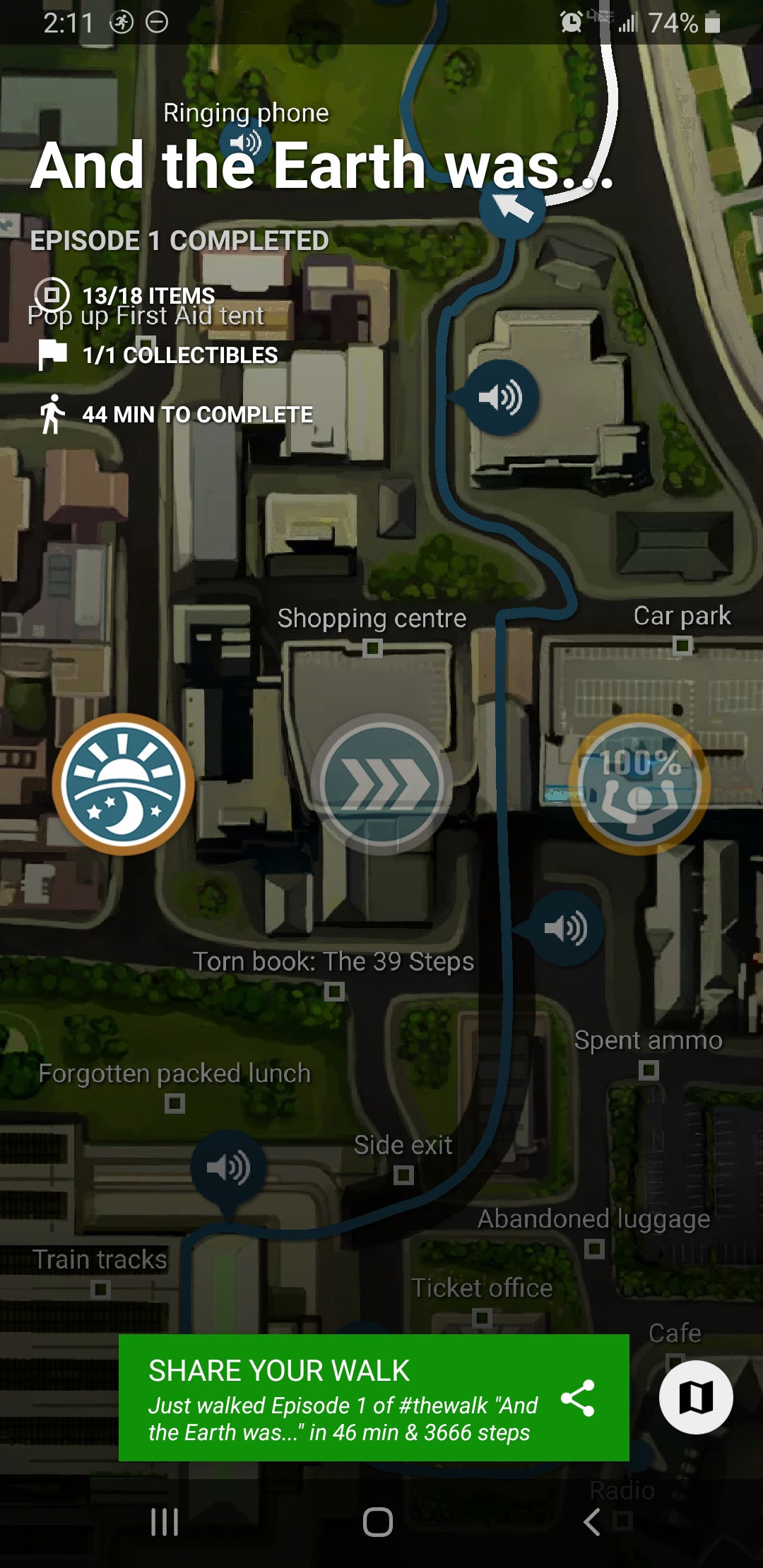Select the Car park map marker
The image size is (763, 1568).
pyautogui.click(x=682, y=645)
